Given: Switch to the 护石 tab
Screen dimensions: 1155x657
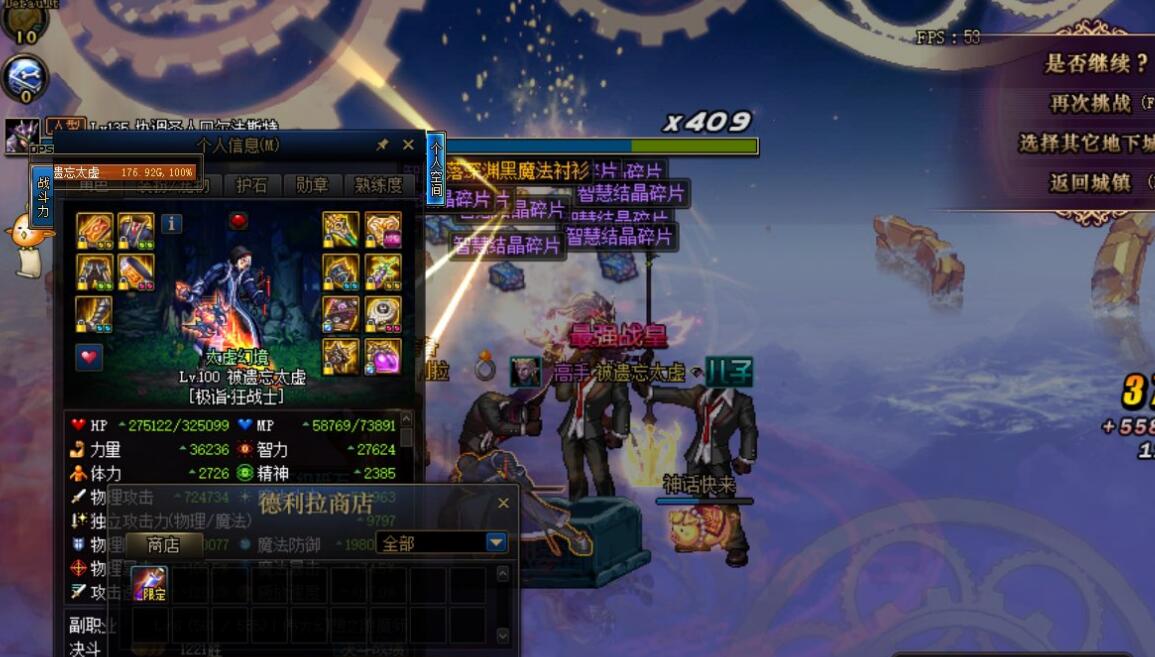Looking at the screenshot, I should (x=251, y=185).
